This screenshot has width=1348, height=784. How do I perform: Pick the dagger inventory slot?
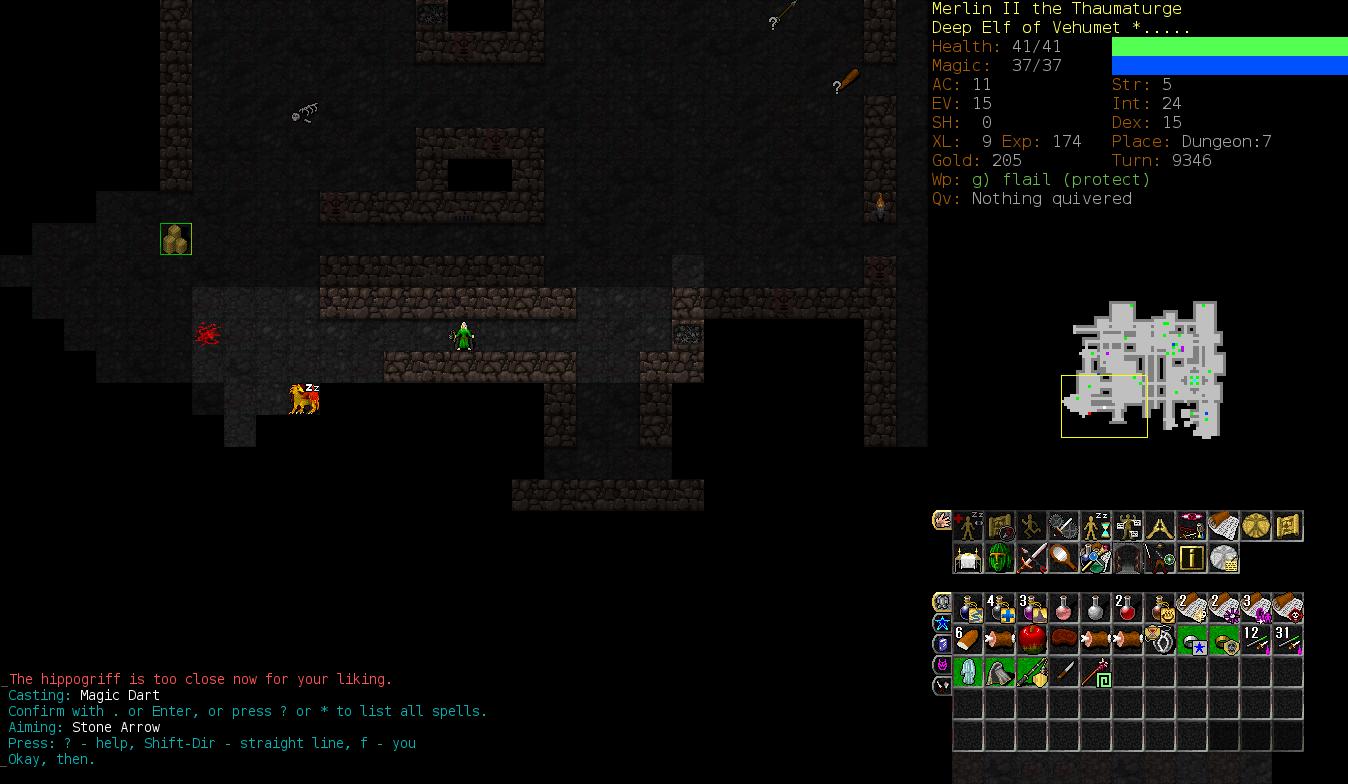click(x=1064, y=672)
